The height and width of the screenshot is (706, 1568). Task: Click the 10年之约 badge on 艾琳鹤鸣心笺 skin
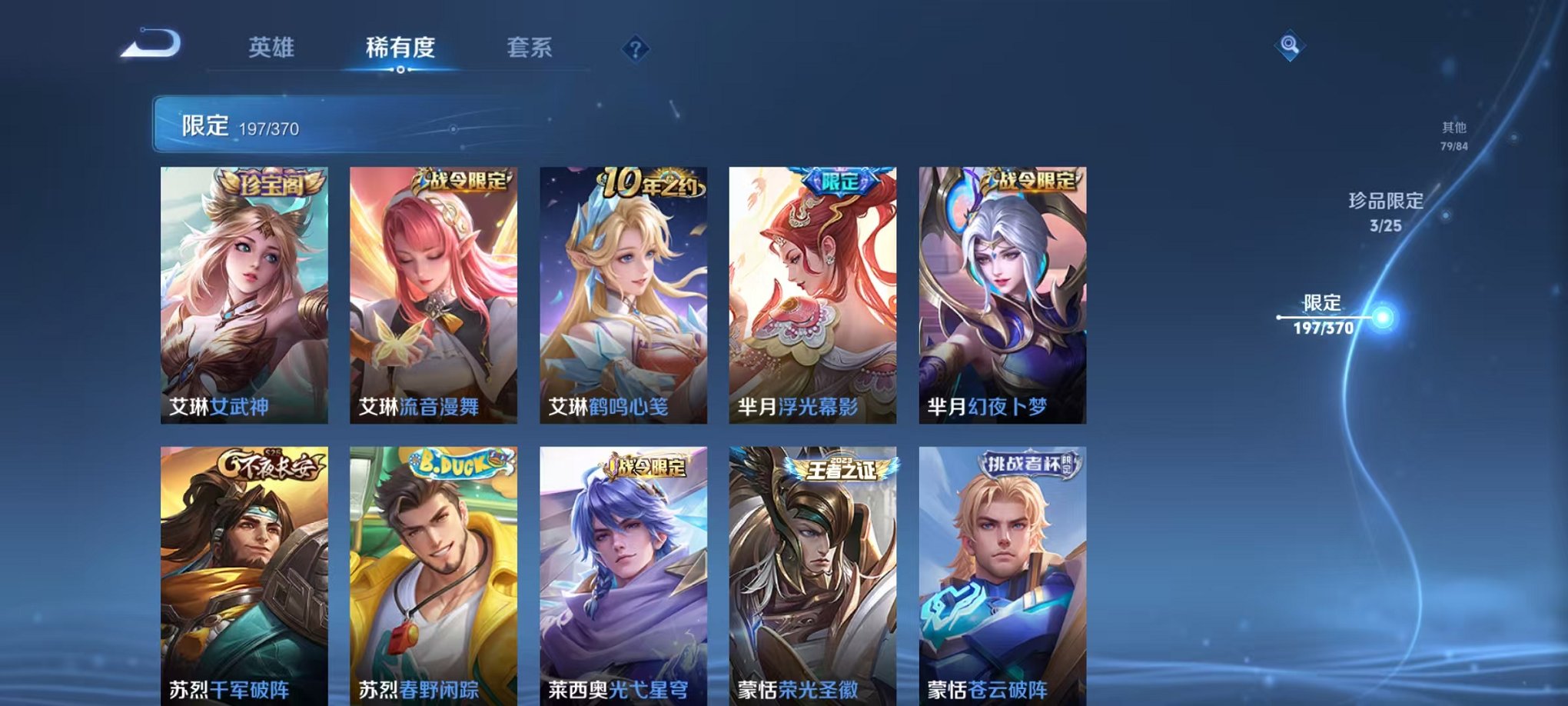coord(648,180)
